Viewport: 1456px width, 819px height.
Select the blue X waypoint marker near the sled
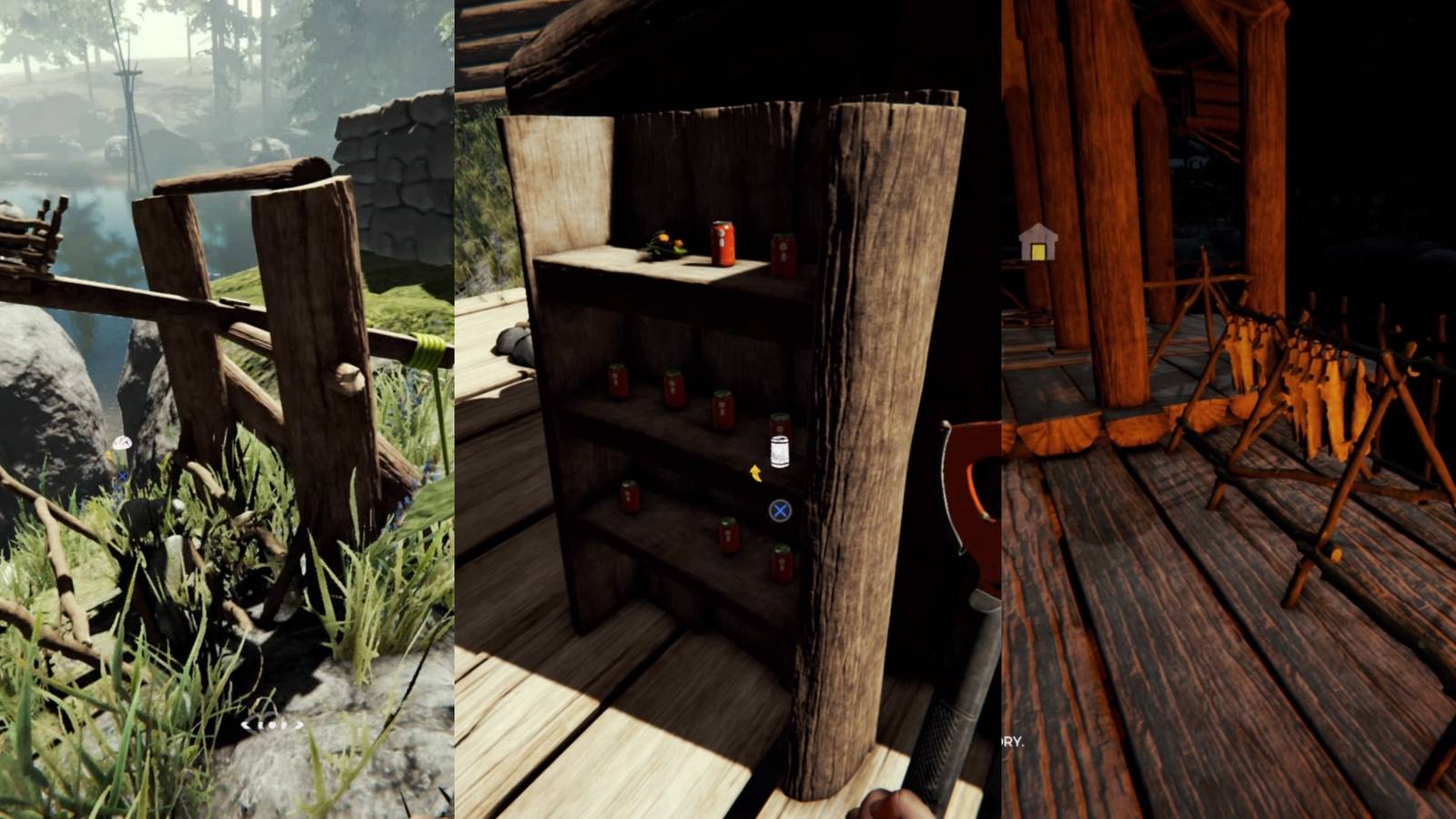point(121,475)
